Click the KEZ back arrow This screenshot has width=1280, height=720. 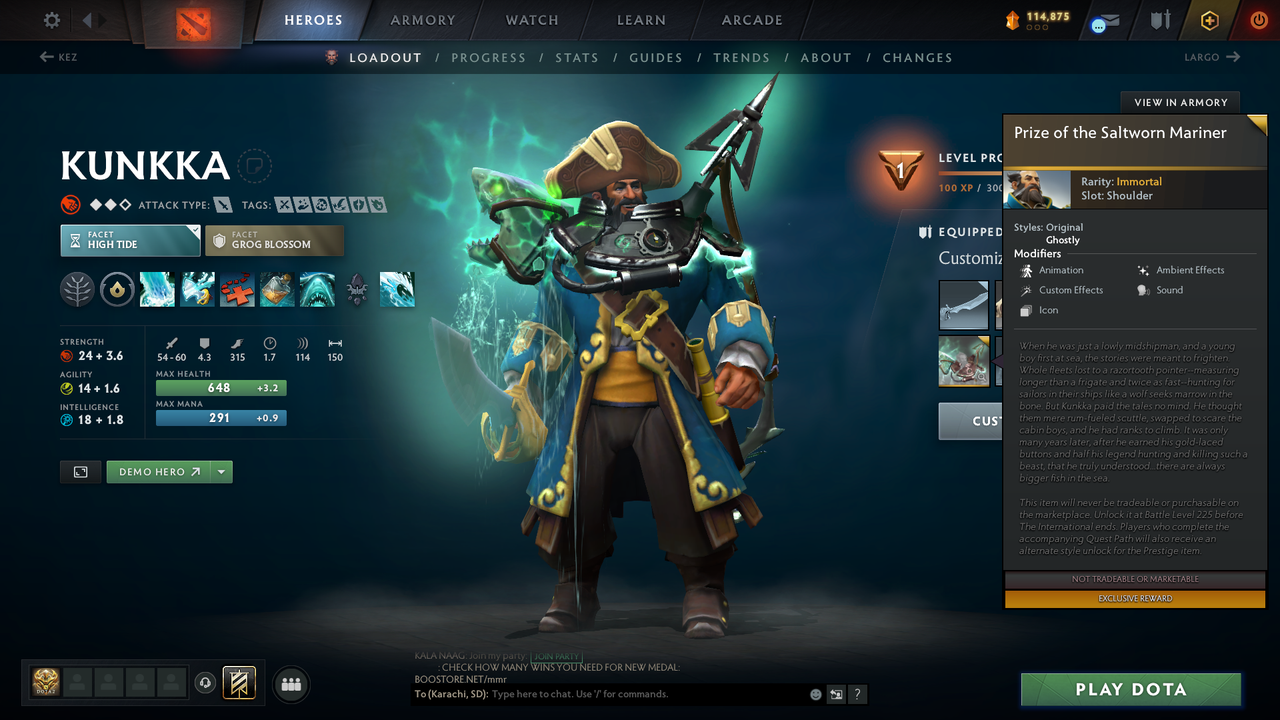(x=46, y=57)
